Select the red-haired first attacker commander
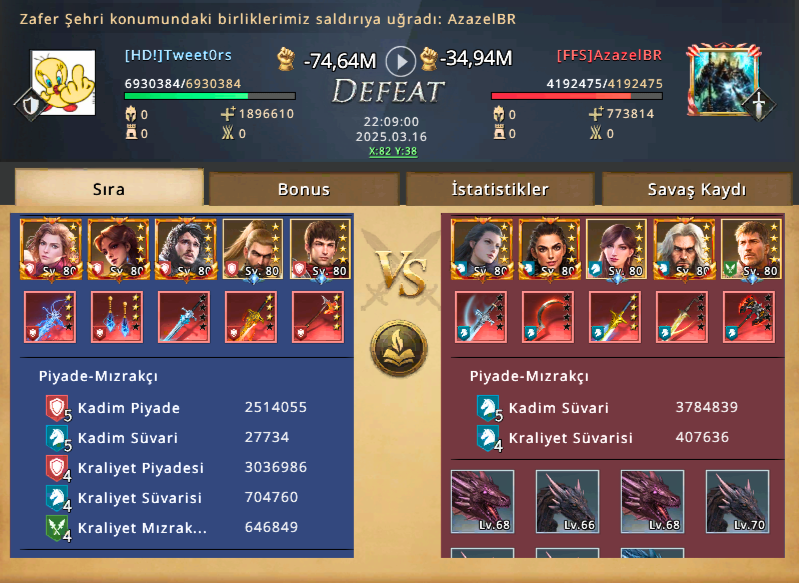This screenshot has height=583, width=799. pos(50,248)
